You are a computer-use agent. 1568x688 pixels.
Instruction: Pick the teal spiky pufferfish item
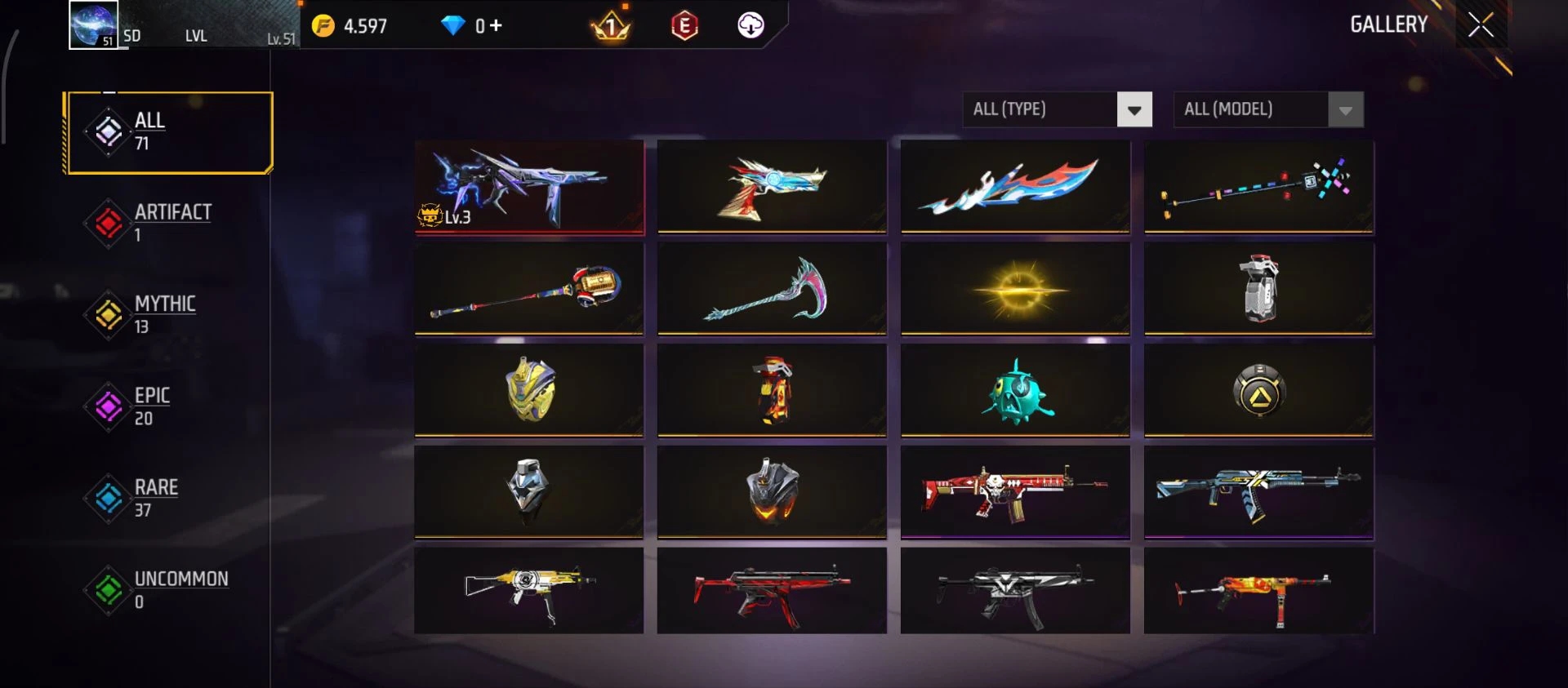pyautogui.click(x=1015, y=391)
